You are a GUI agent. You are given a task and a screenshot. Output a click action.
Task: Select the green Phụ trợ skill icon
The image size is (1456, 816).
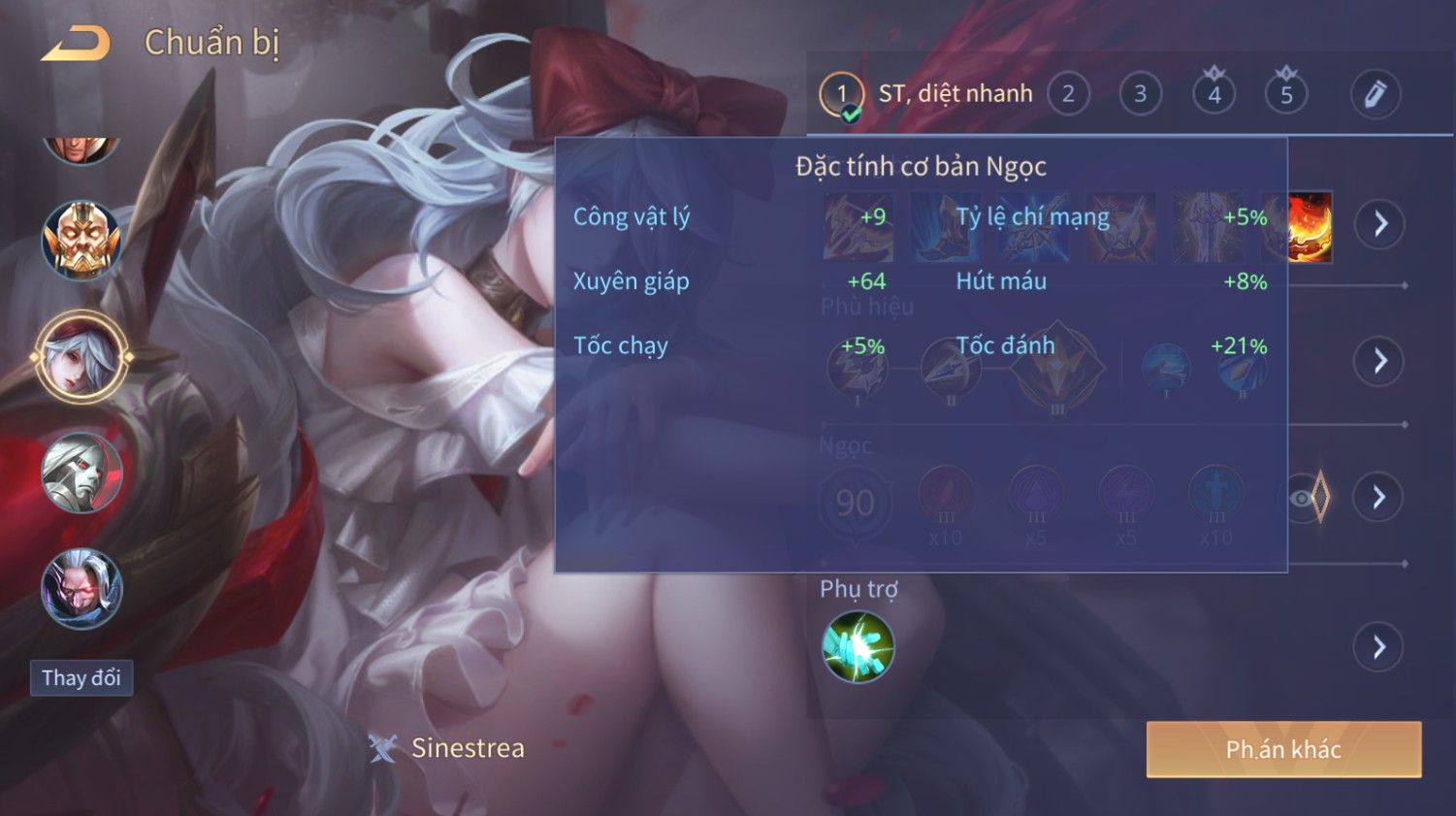point(857,646)
